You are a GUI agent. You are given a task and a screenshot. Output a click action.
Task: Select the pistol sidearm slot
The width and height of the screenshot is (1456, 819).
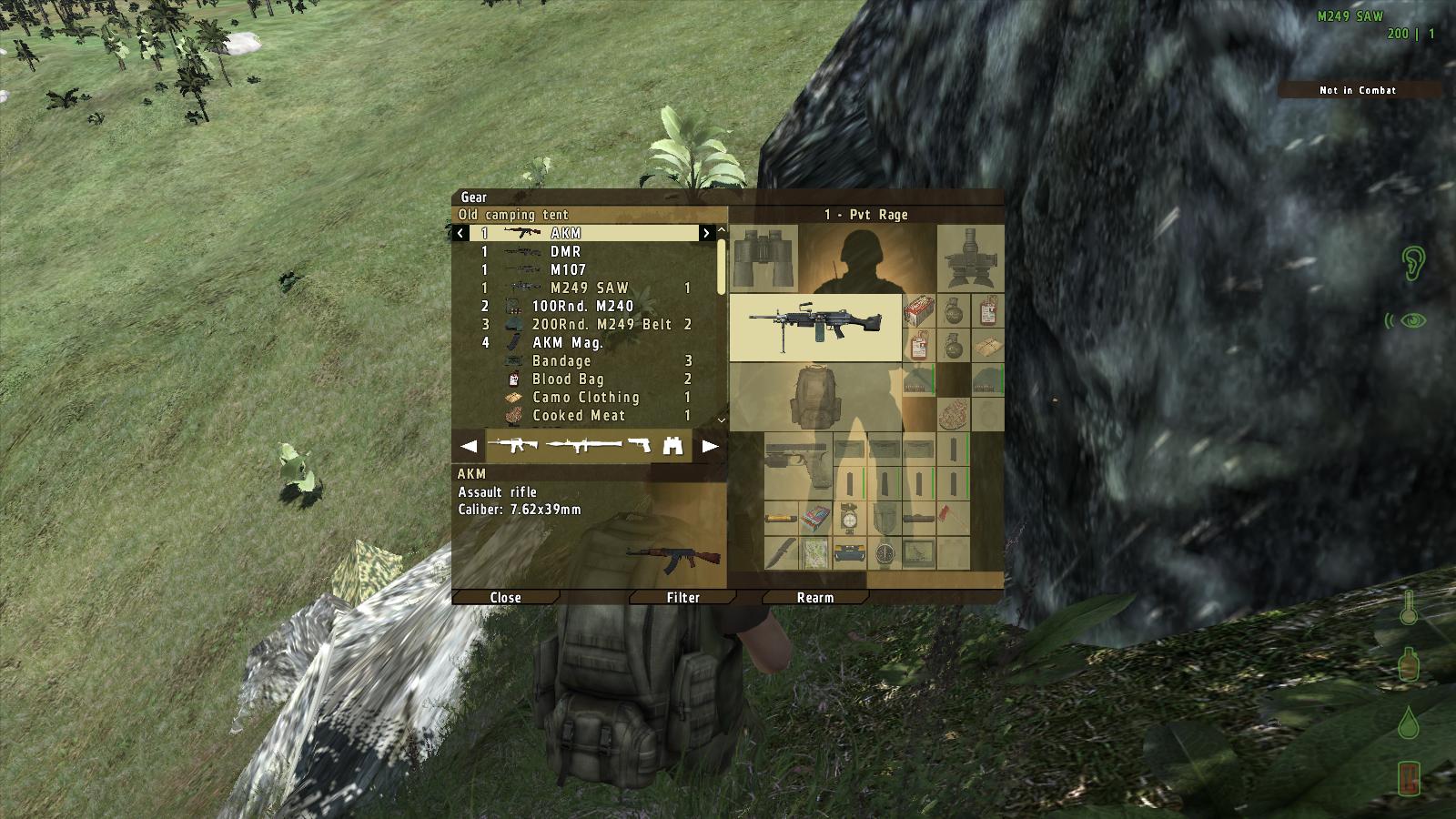[797, 466]
